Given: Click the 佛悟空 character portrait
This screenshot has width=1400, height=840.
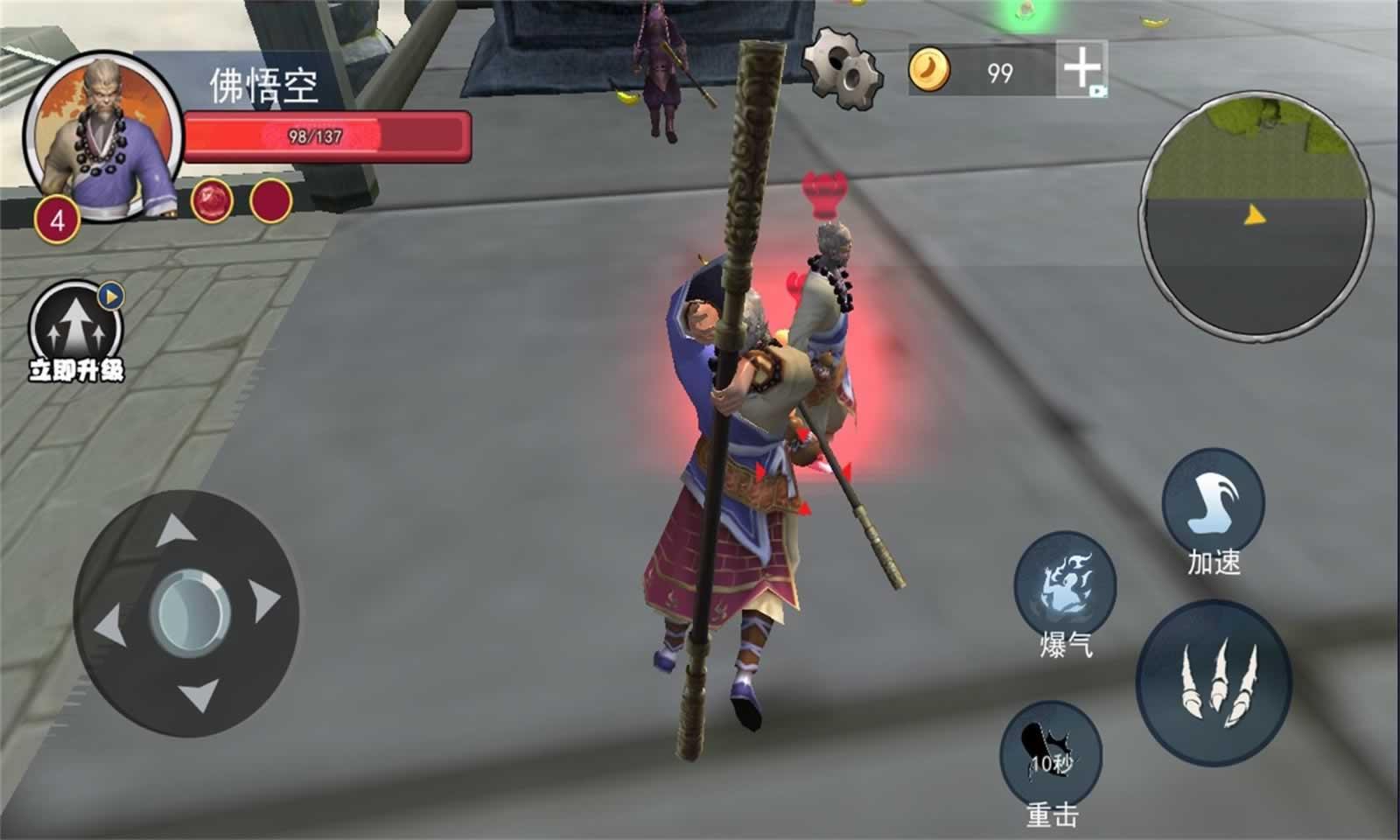Looking at the screenshot, I should 103,136.
